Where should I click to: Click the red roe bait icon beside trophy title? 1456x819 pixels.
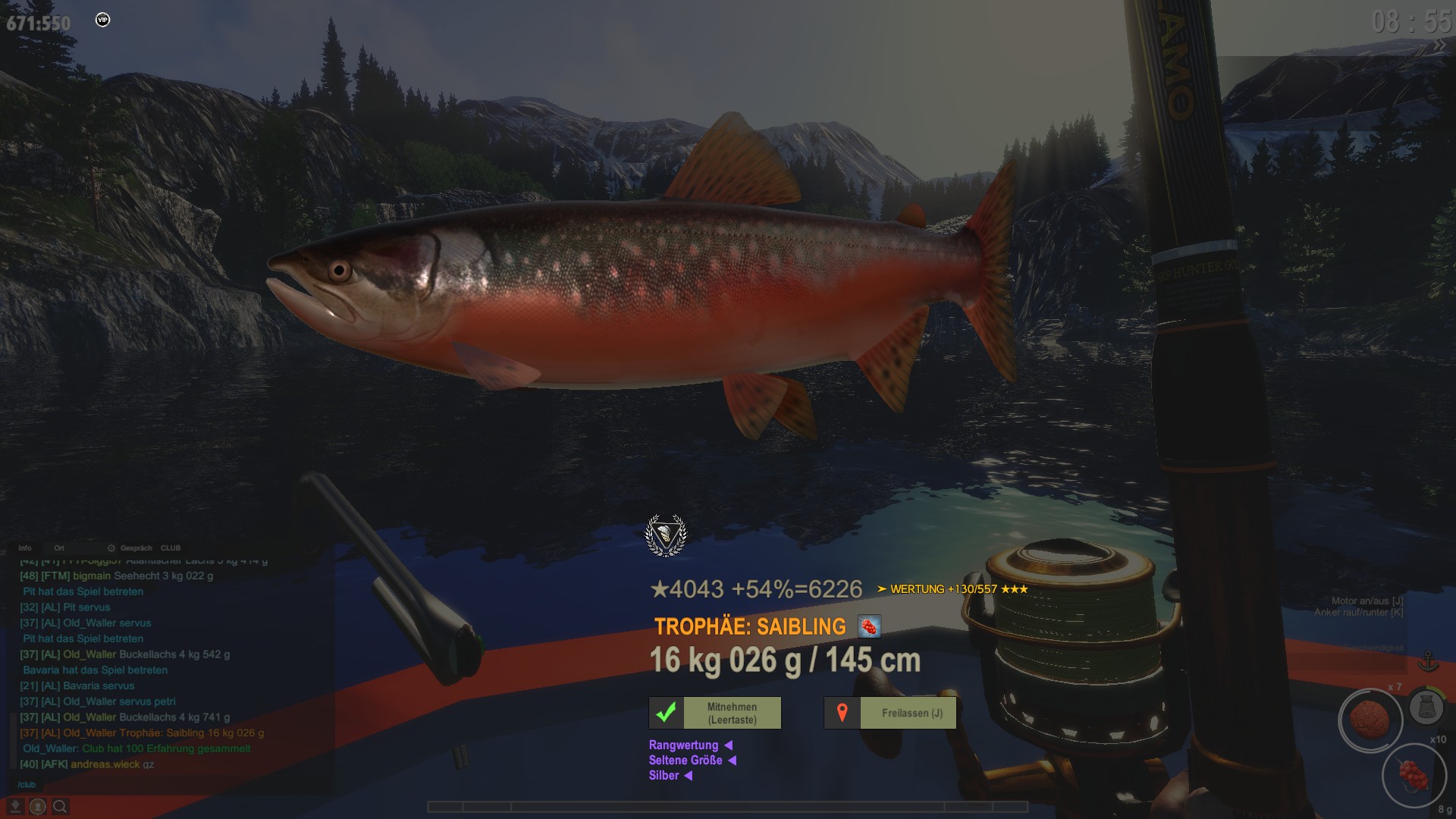(869, 627)
